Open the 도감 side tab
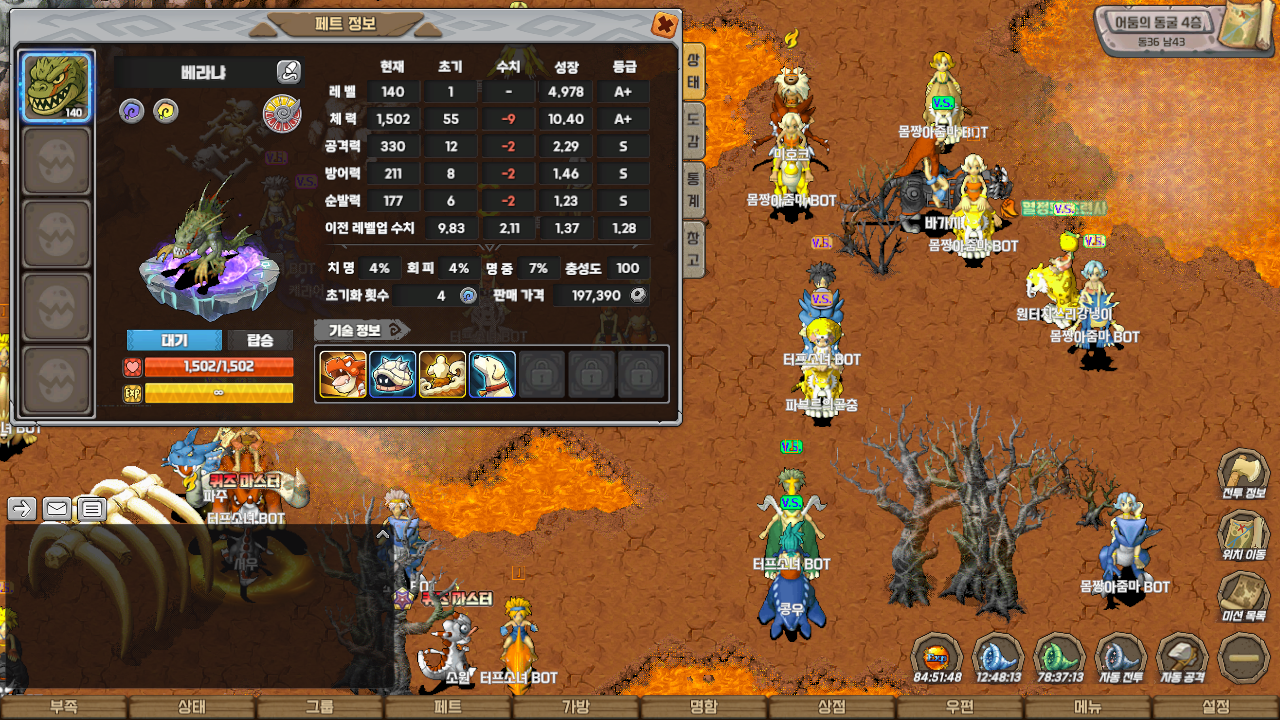This screenshot has width=1280, height=720. point(693,130)
